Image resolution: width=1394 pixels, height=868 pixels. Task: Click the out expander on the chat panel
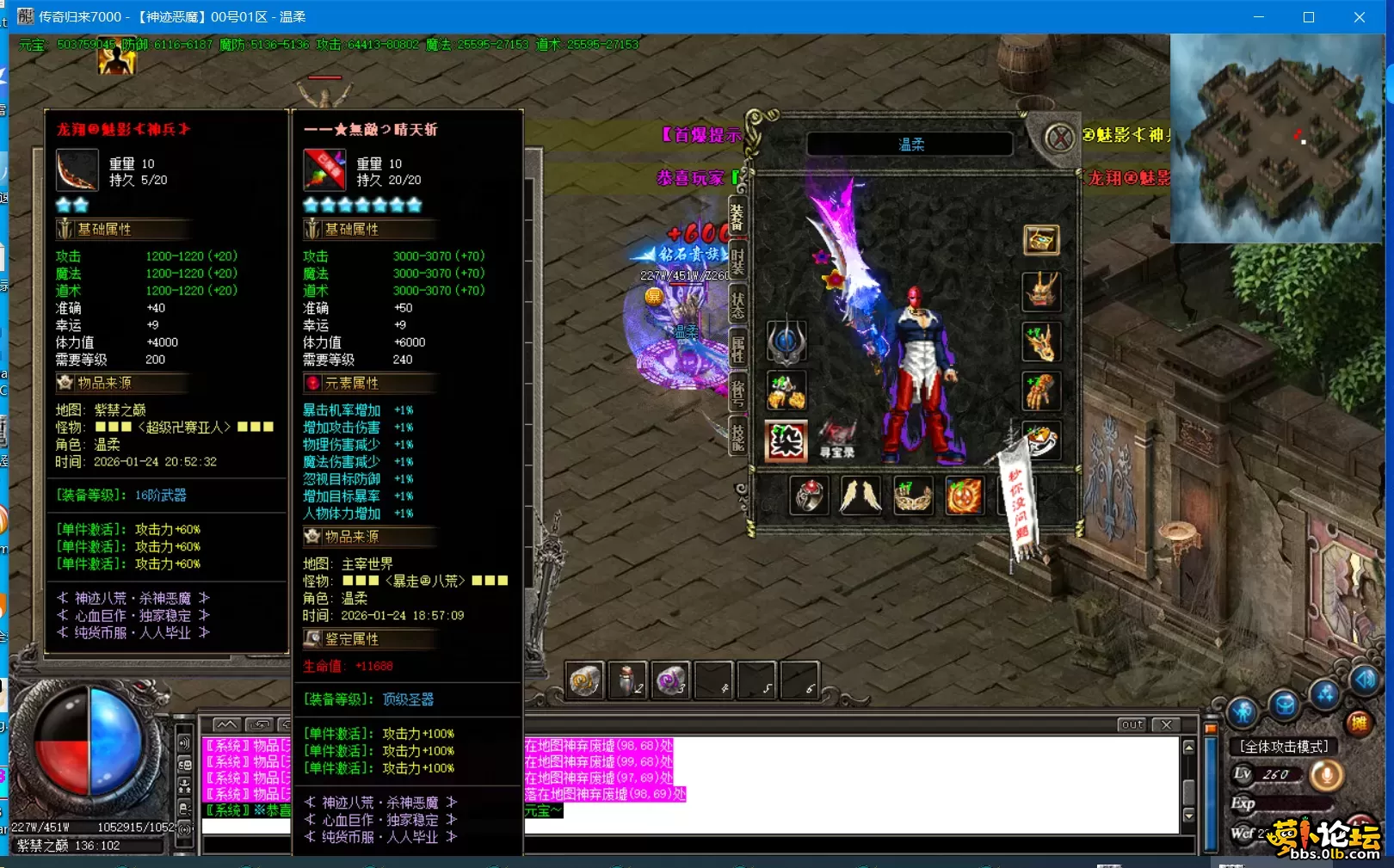1132,724
